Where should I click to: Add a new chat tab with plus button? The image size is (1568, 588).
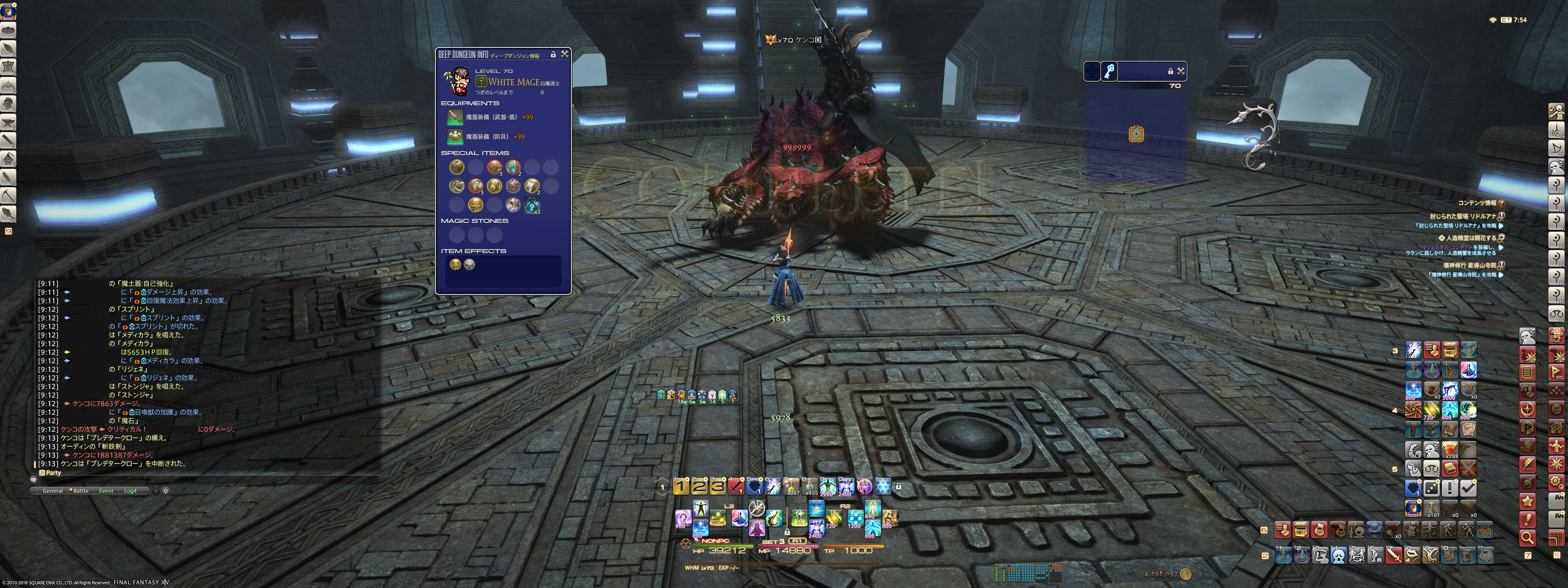click(156, 490)
